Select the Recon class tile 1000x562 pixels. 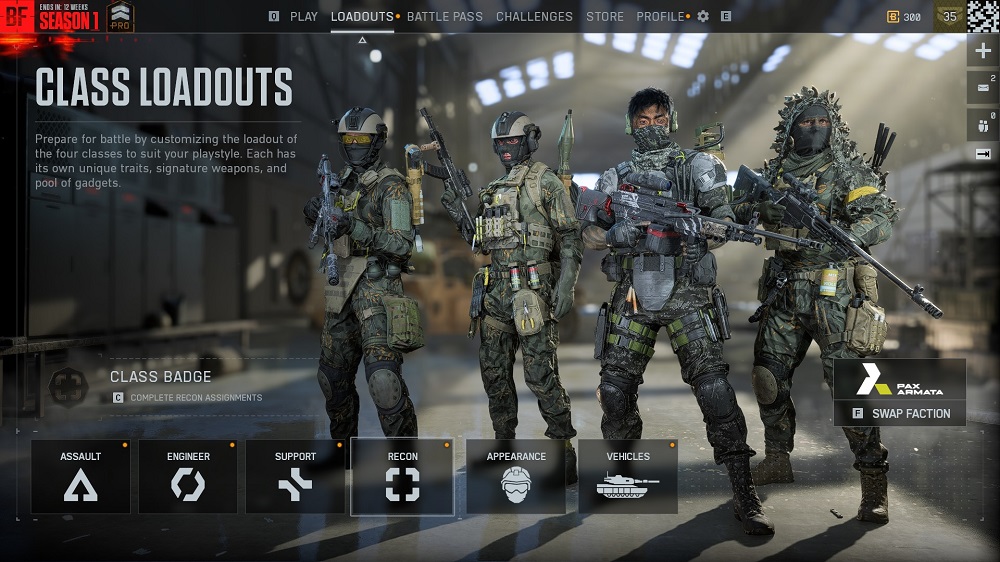pyautogui.click(x=402, y=476)
